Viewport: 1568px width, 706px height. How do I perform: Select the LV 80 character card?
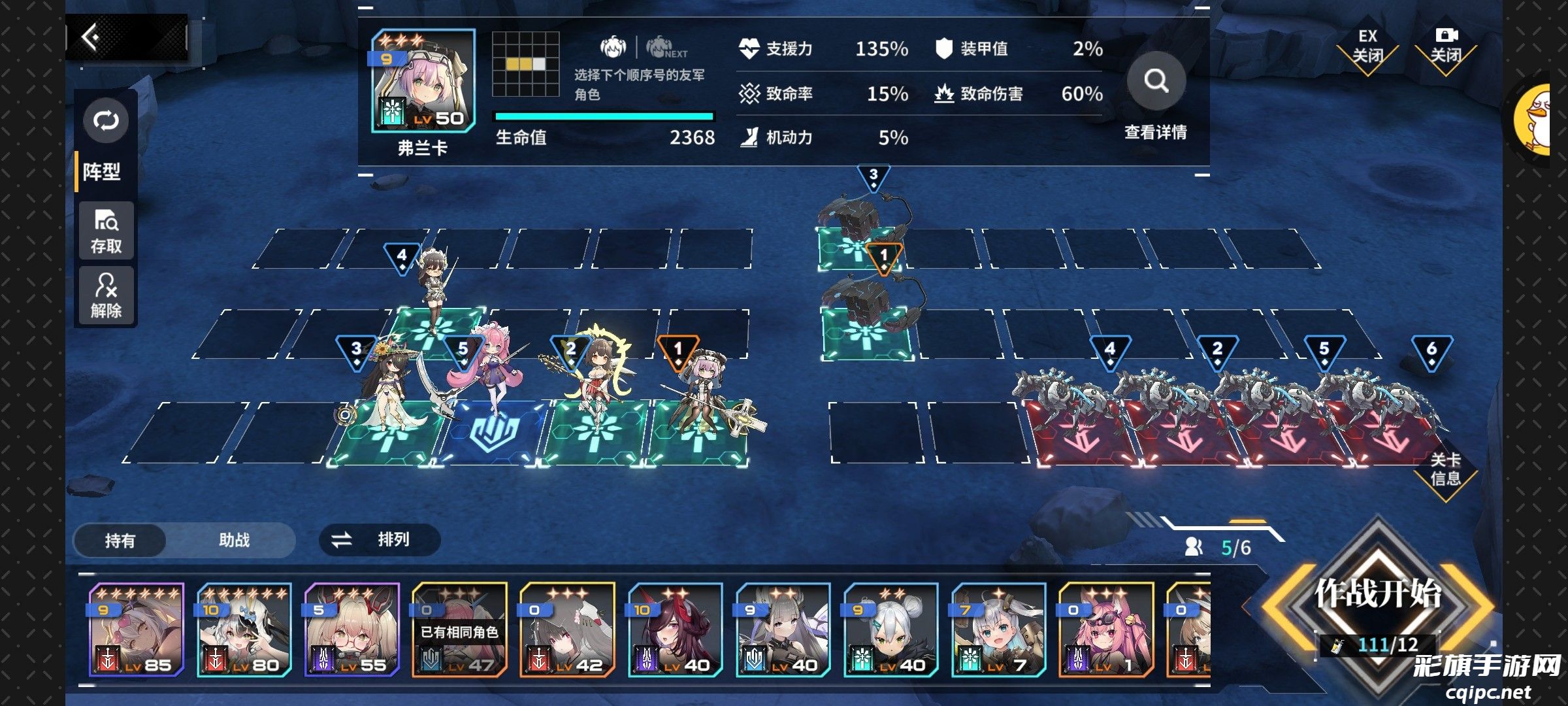pyautogui.click(x=244, y=630)
